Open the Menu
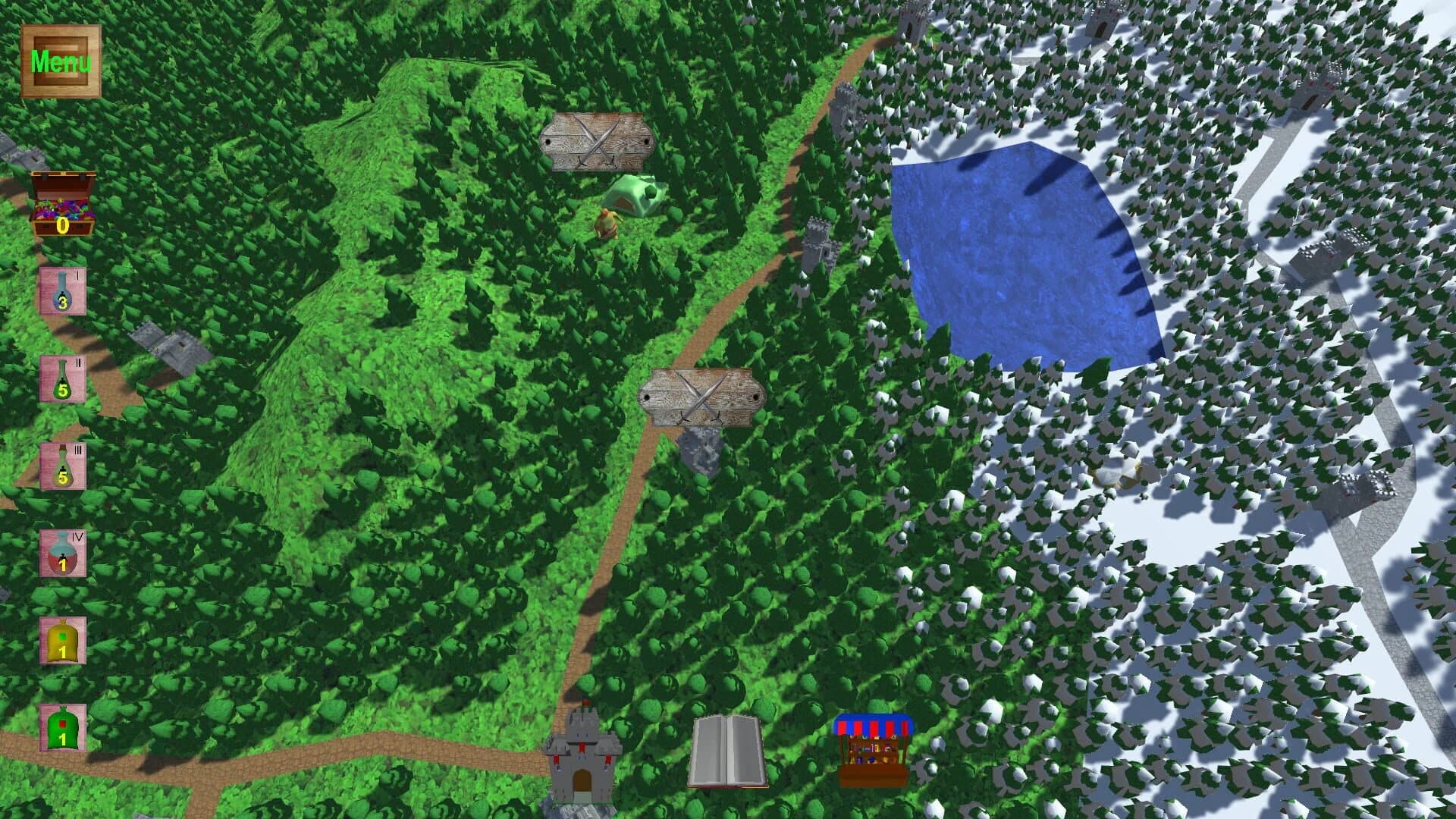Screen dimensions: 1456x819 click(x=61, y=59)
